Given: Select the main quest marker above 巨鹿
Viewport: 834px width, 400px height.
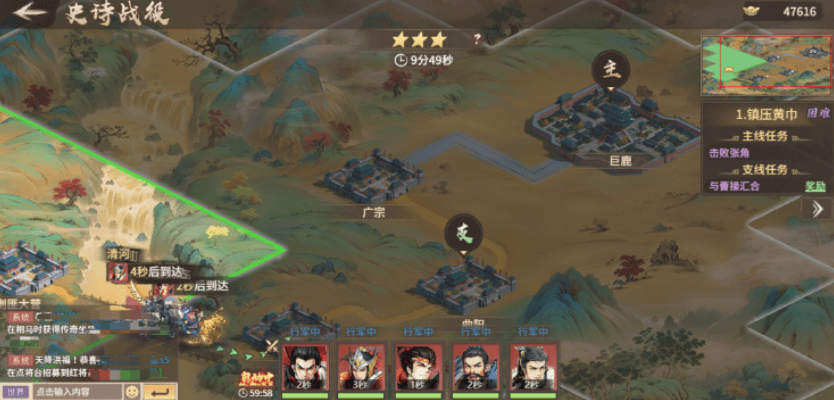Looking at the screenshot, I should (x=610, y=69).
